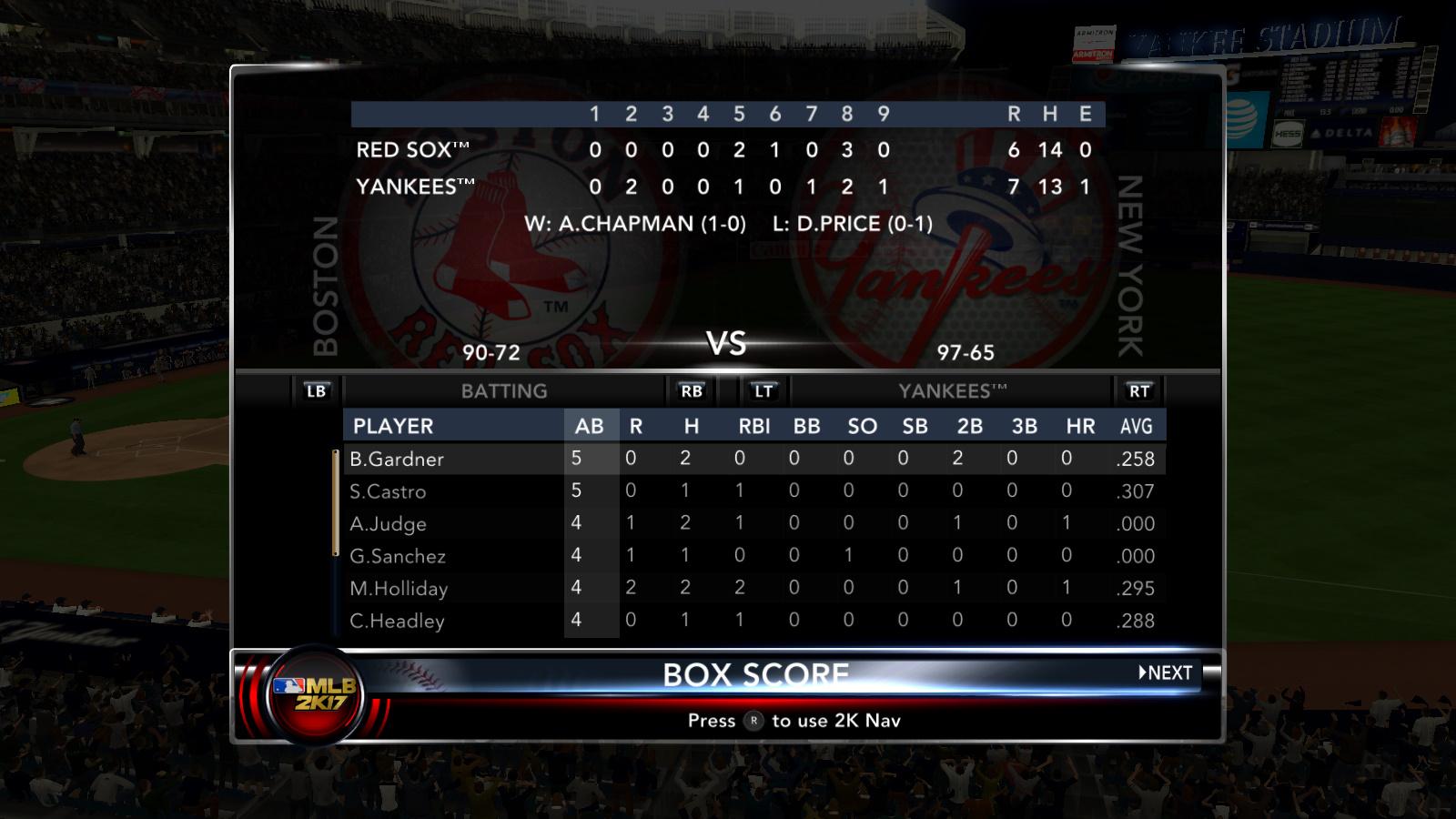Select C.Headley's stat row

coord(397,621)
